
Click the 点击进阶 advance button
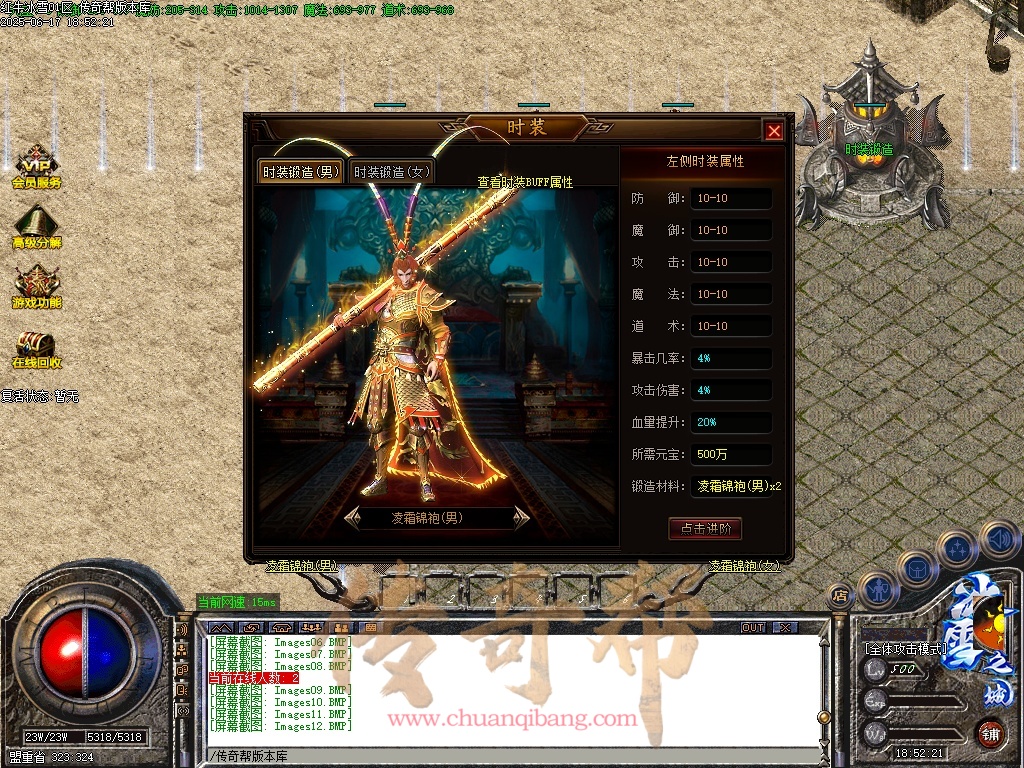click(x=705, y=529)
